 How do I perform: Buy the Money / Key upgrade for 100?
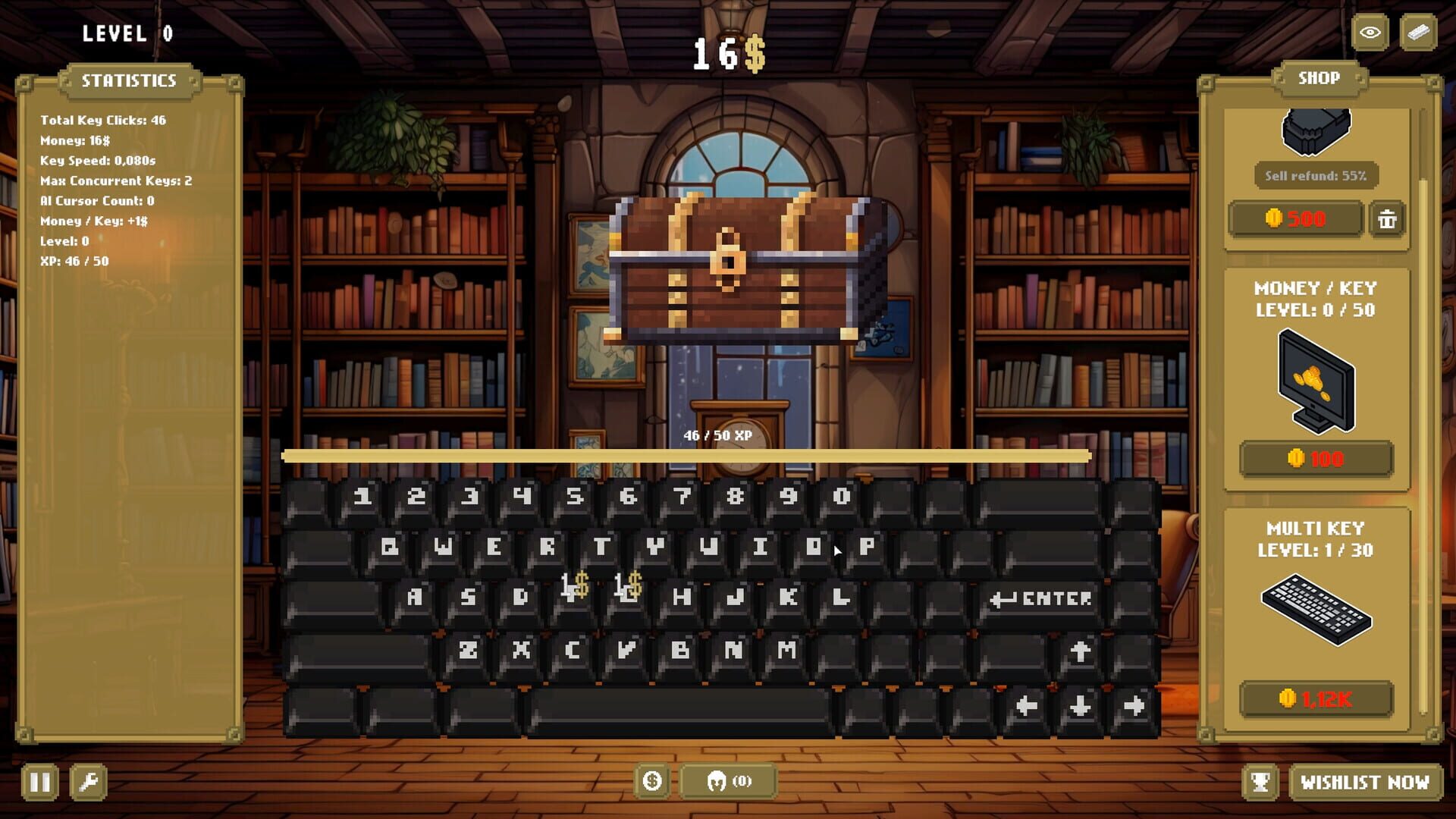click(x=1316, y=457)
